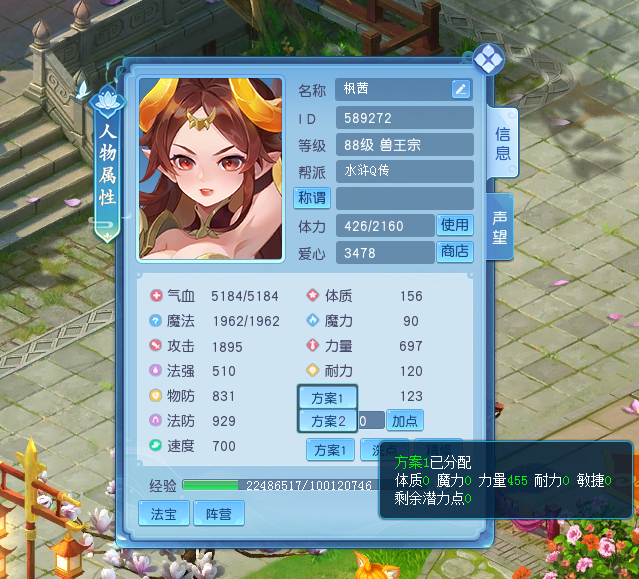Open the 商店 shop beside 爱心
Screen dimensions: 639x579
tap(455, 252)
